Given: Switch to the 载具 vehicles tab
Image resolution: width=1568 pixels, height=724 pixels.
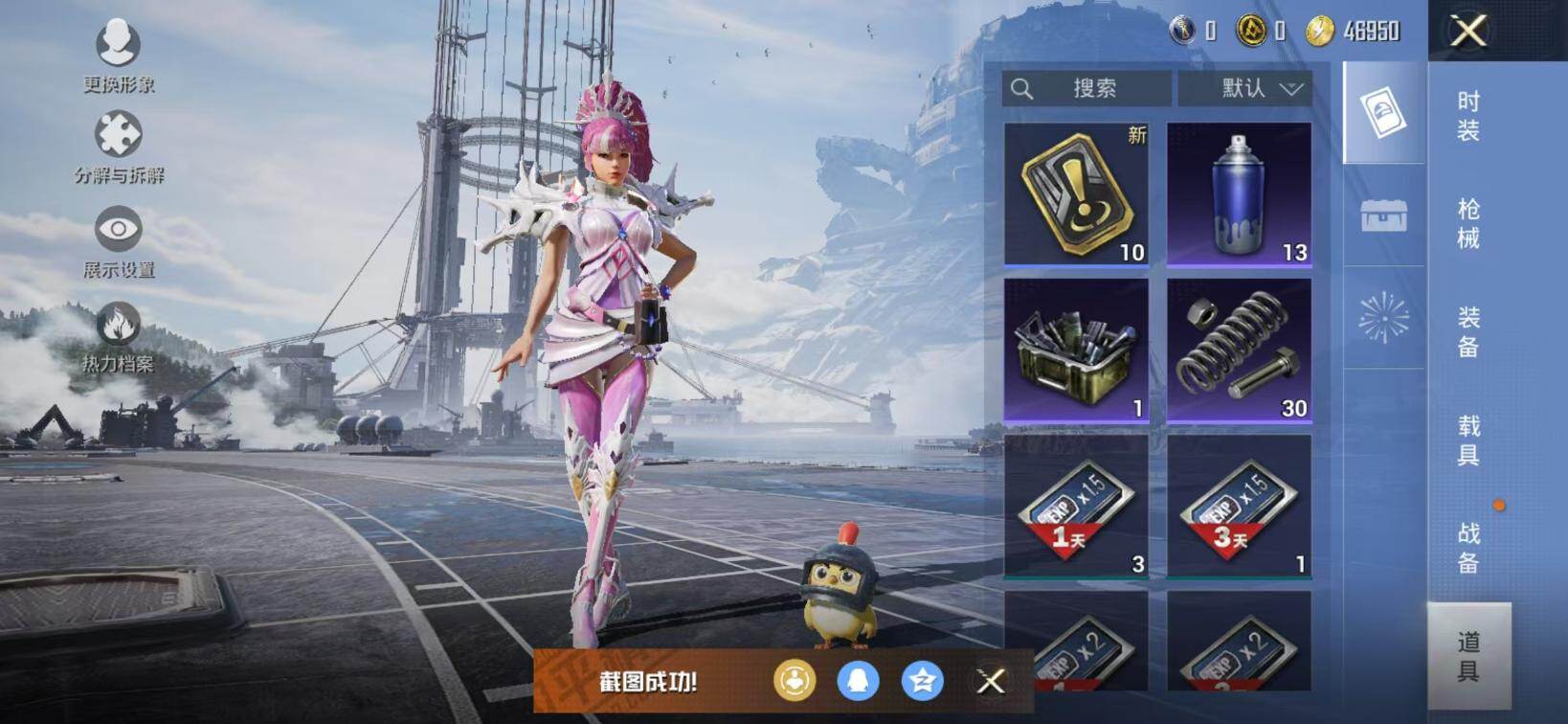Looking at the screenshot, I should click(1468, 440).
